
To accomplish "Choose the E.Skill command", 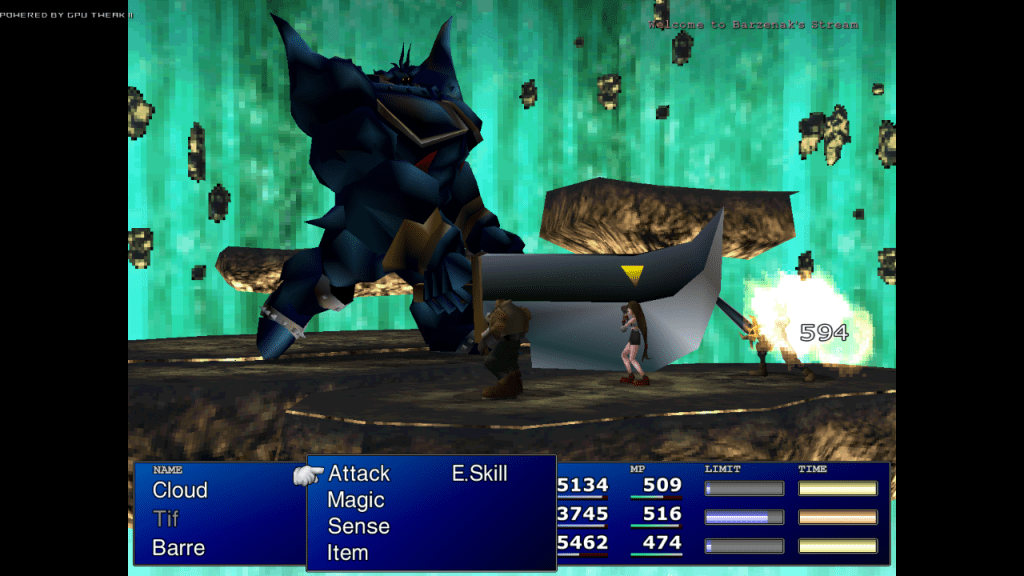I will click(479, 474).
